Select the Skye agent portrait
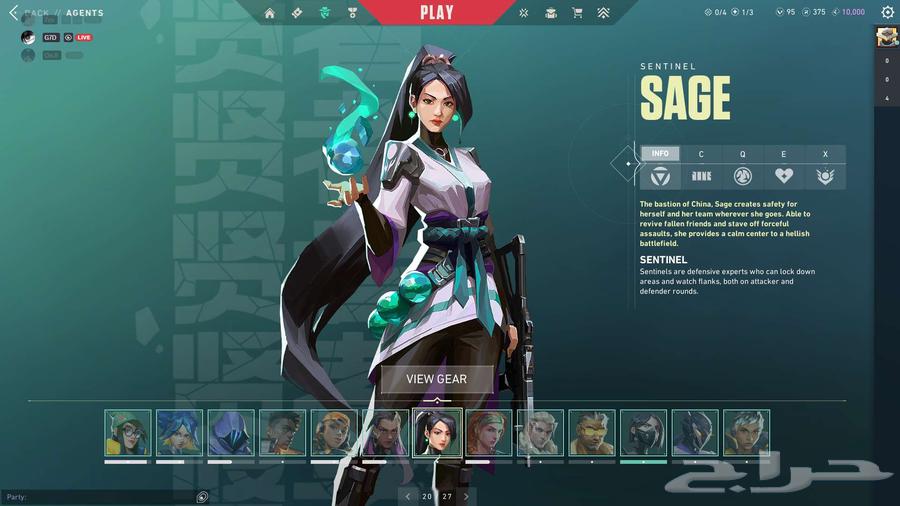 [x=489, y=433]
